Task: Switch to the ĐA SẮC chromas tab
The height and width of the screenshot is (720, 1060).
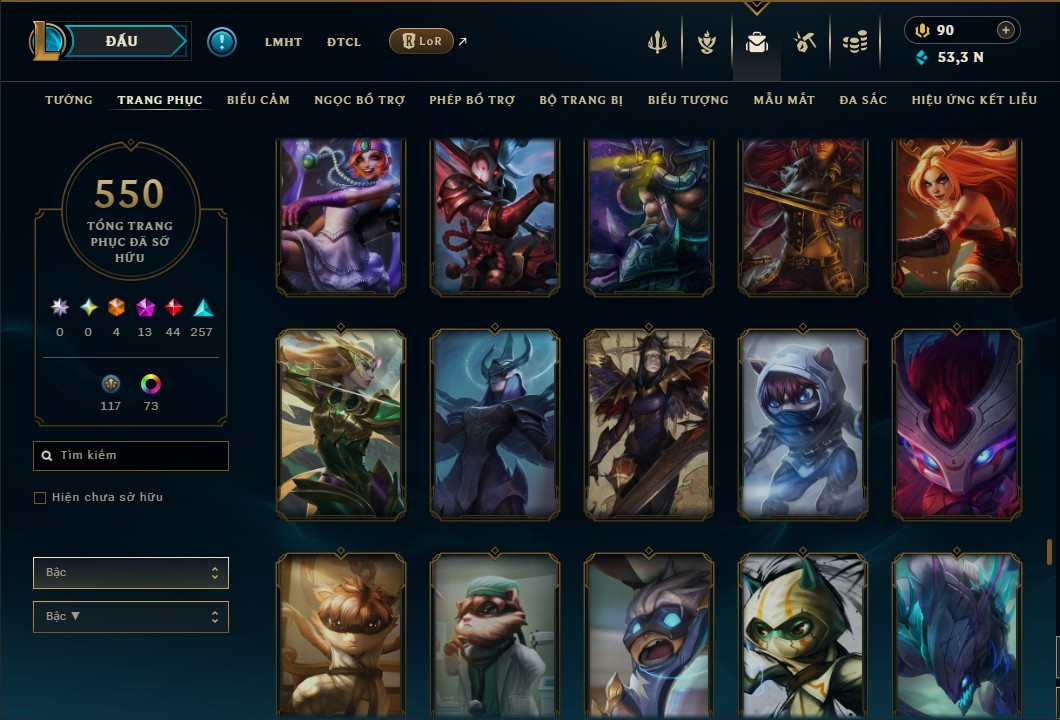Action: coord(863,100)
